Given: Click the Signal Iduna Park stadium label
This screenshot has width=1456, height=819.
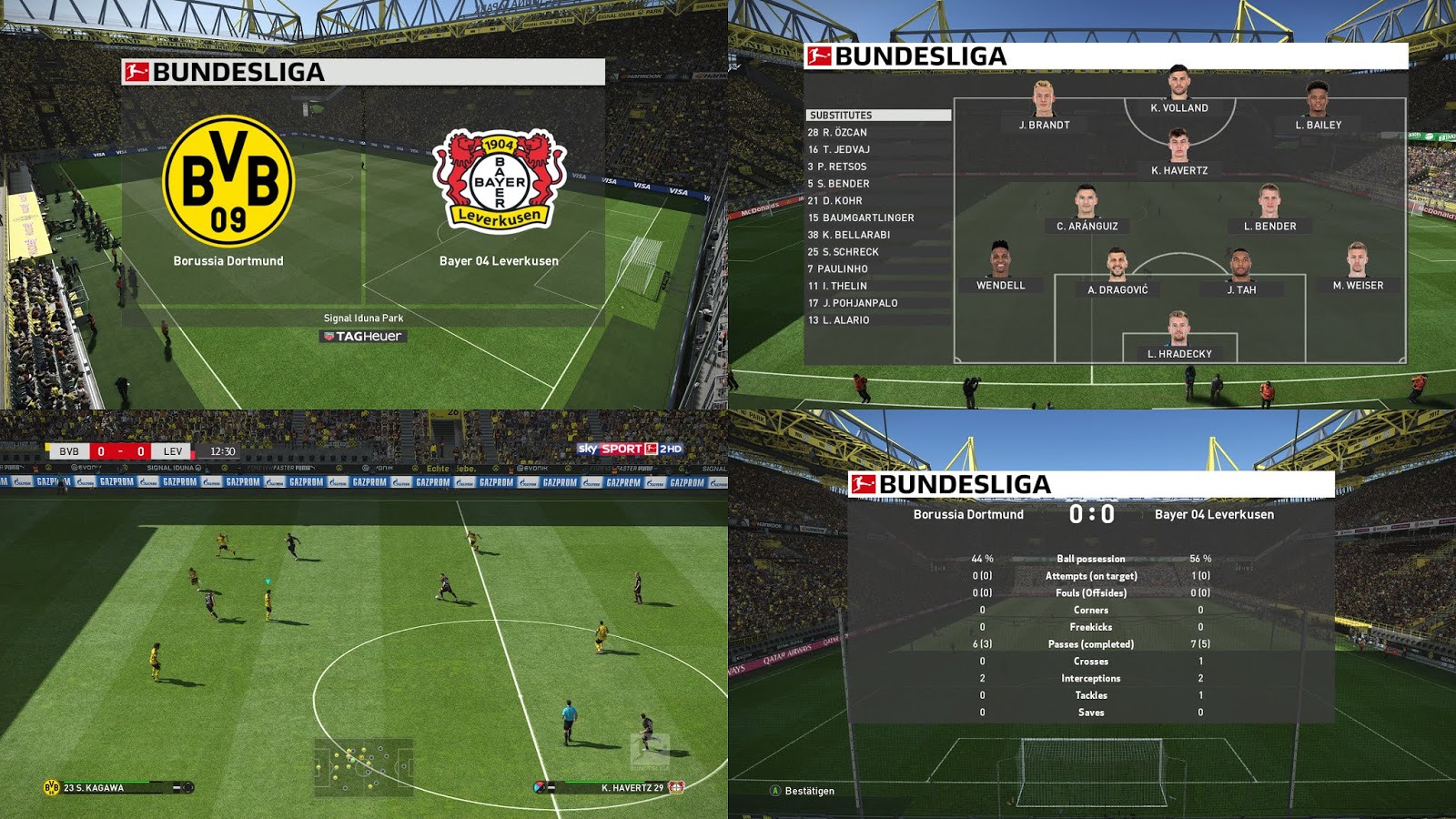Looking at the screenshot, I should 363,318.
